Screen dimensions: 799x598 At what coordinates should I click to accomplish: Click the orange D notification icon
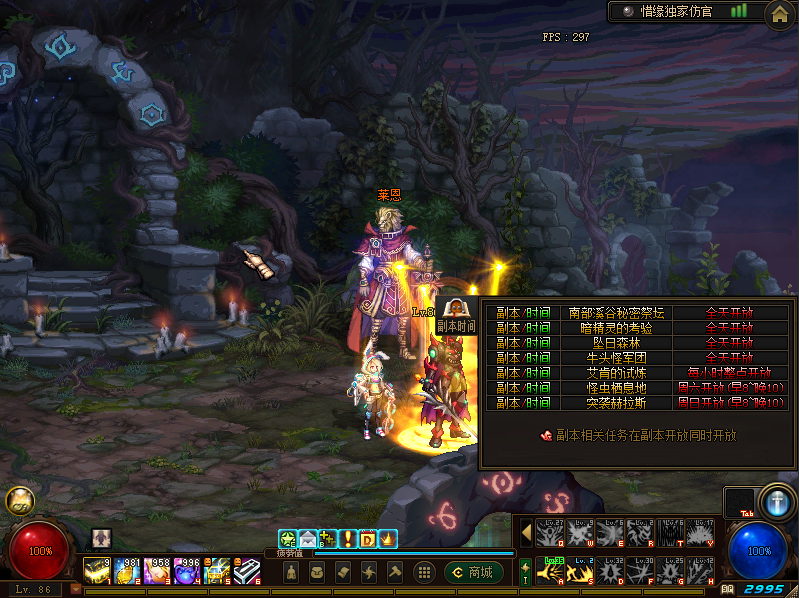click(367, 539)
